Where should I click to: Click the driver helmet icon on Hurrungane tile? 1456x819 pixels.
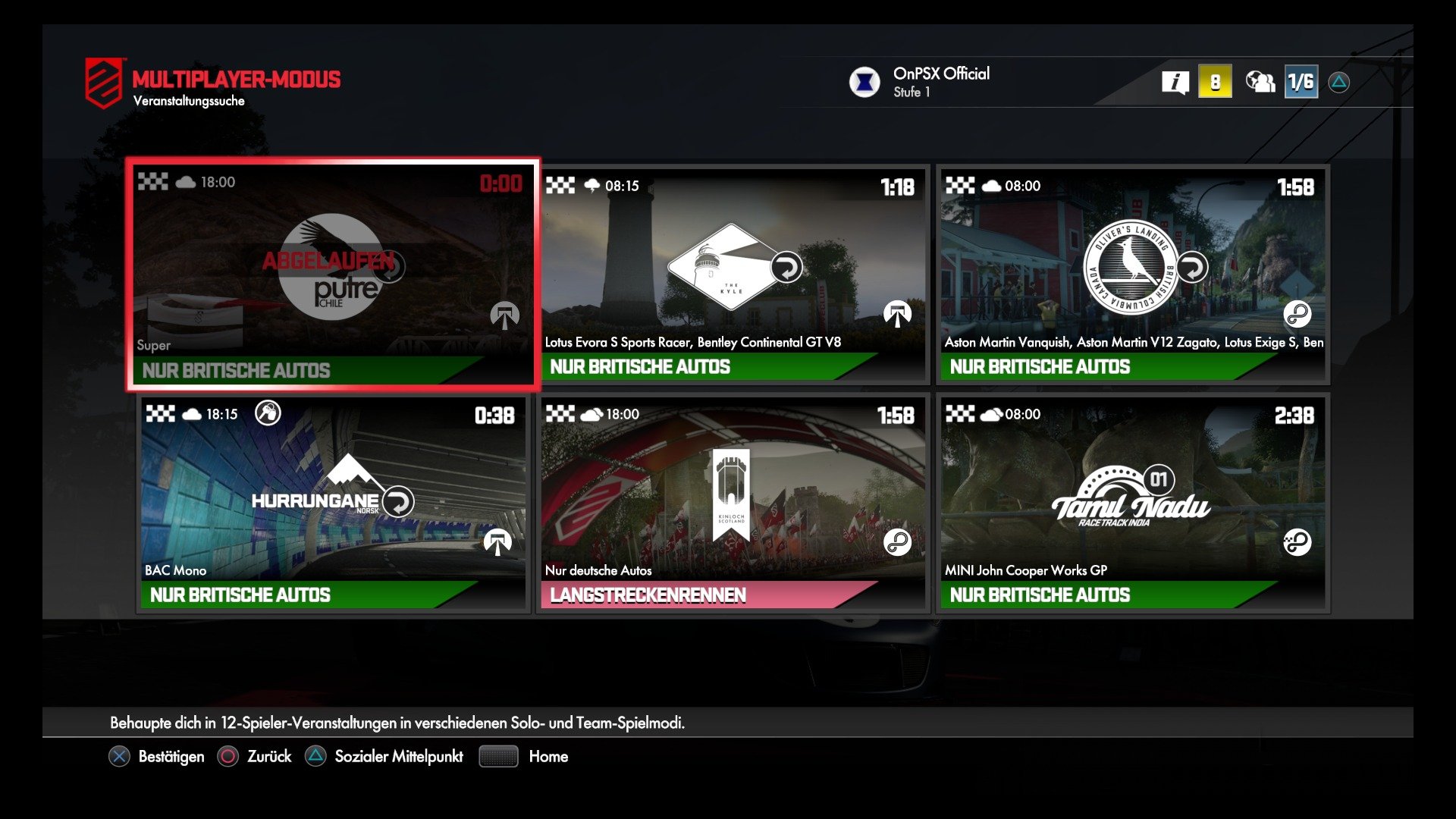click(x=267, y=413)
